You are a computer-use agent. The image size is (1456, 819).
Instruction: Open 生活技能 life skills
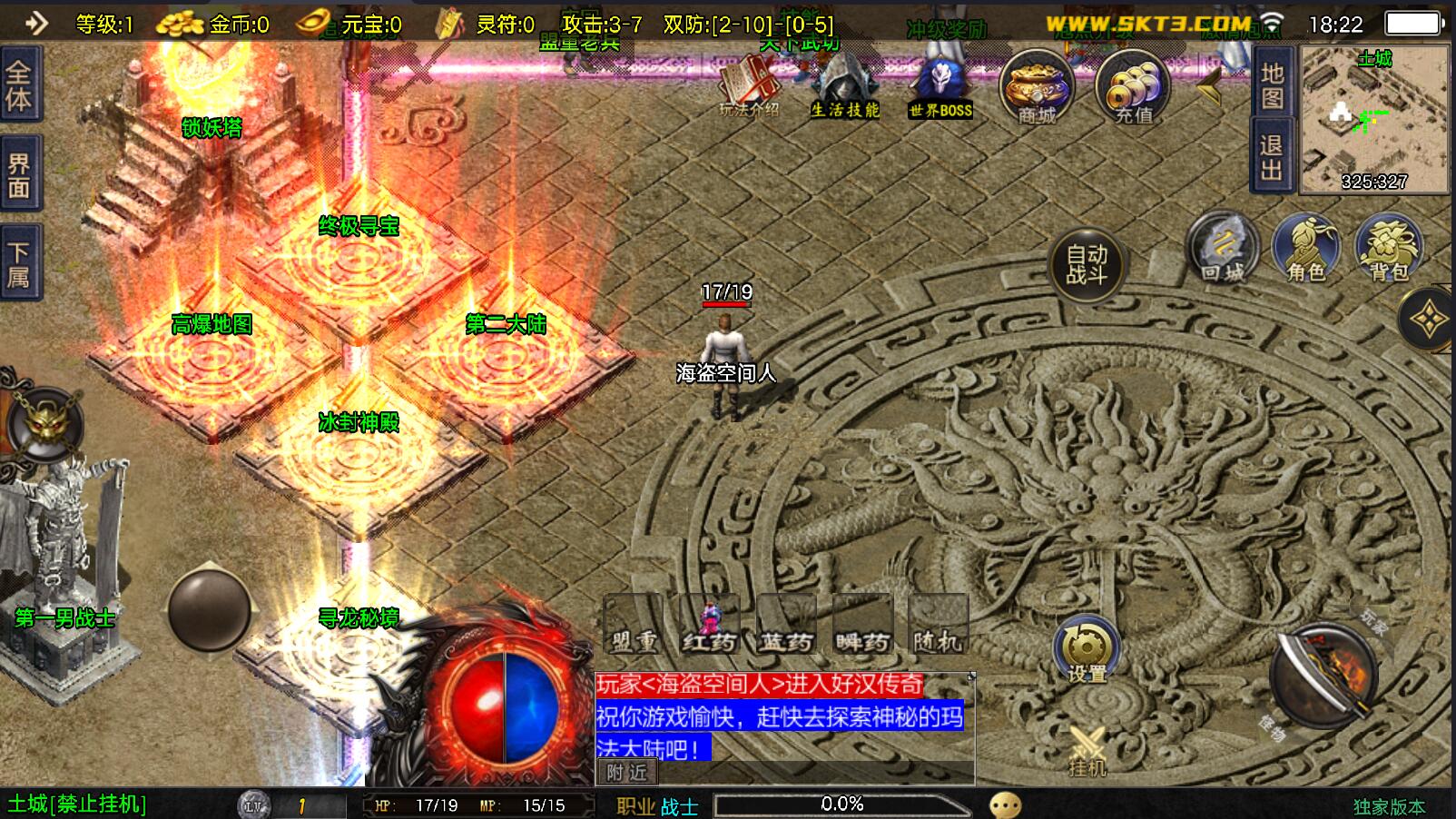[x=844, y=87]
